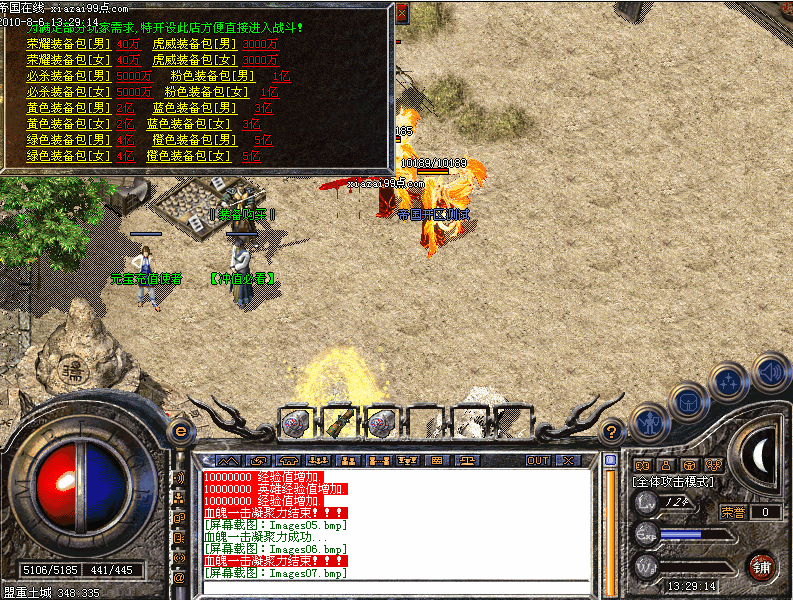This screenshot has width=793, height=600.
Task: Click the round 'e' button beside the belt
Action: (181, 431)
